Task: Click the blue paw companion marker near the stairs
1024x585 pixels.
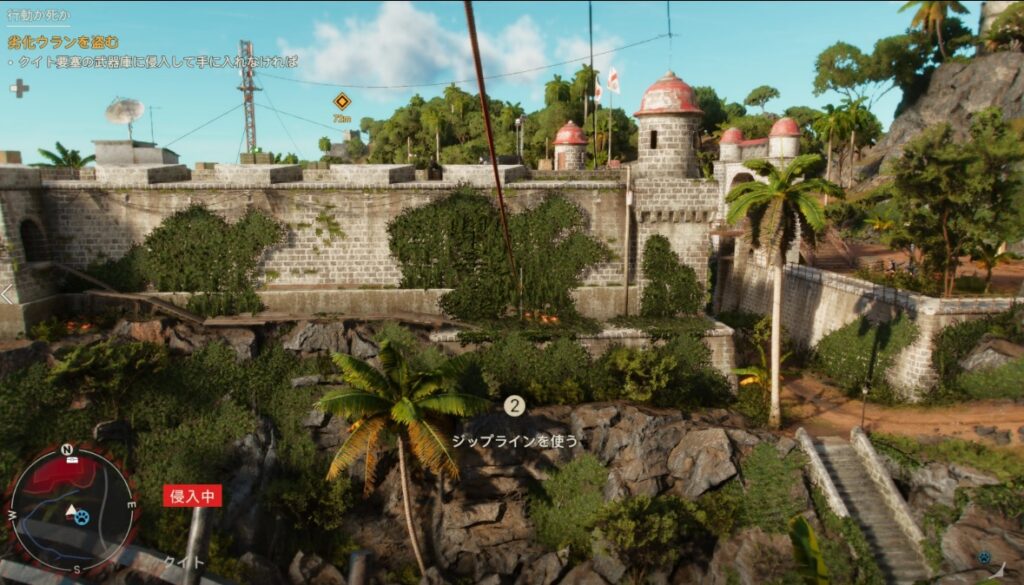Action: pos(984,557)
